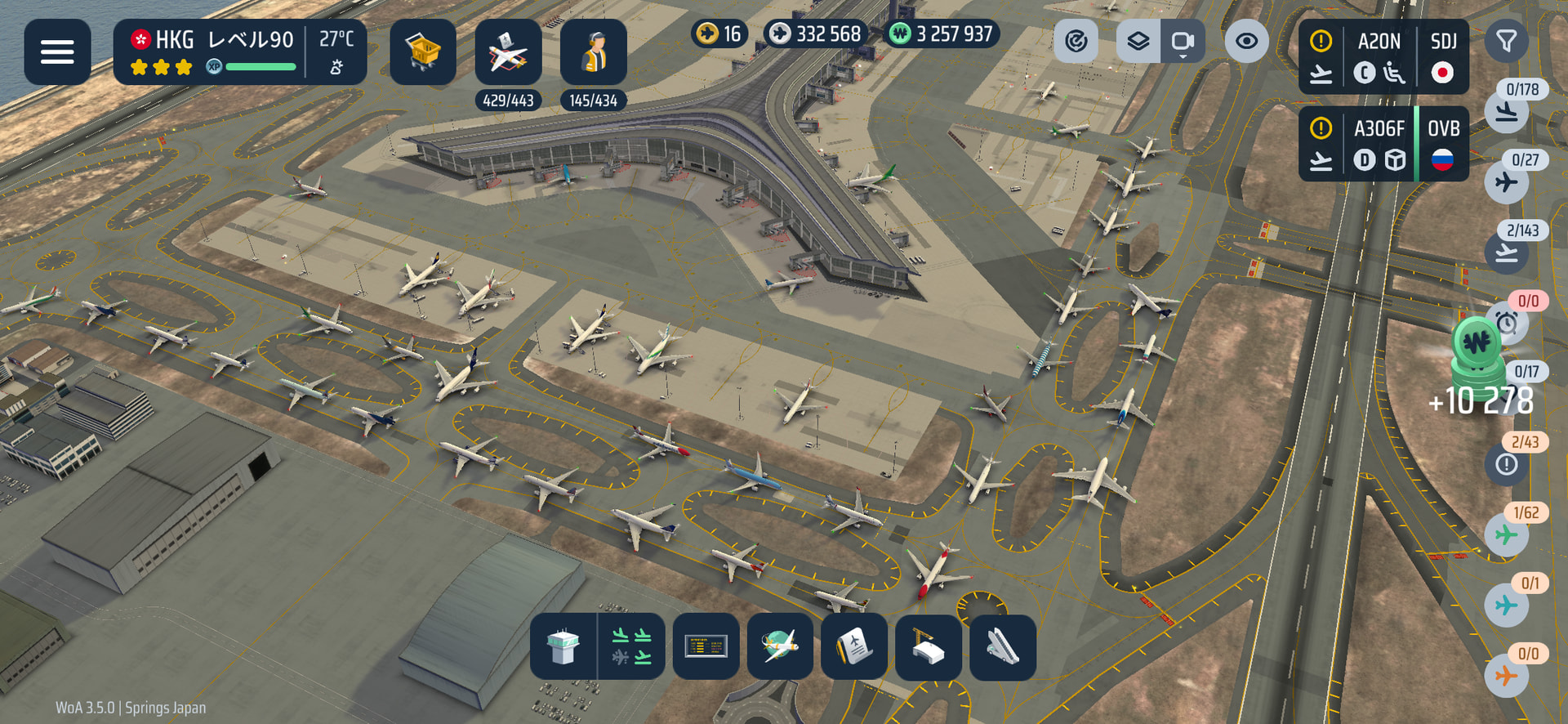
Task: Open the aircraft fleet panel showing 429/443
Action: (508, 52)
